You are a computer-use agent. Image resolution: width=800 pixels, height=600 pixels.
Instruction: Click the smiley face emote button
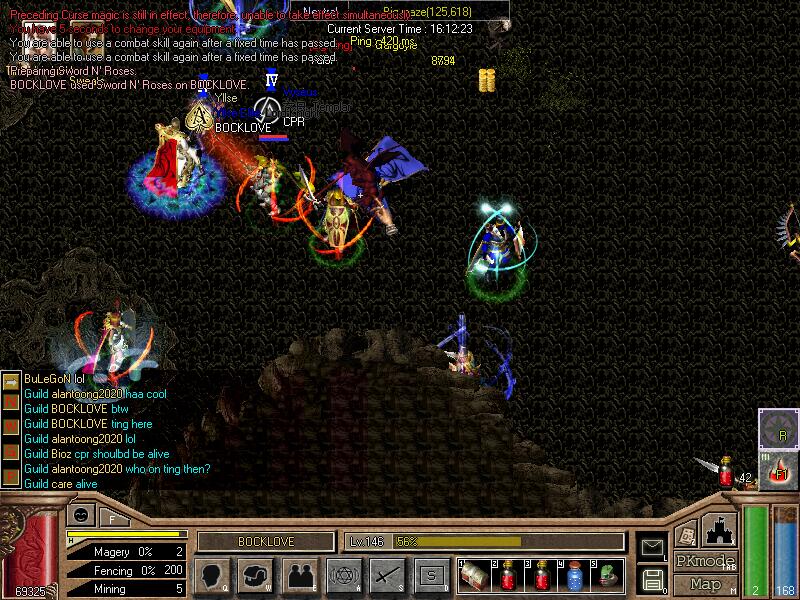tap(80, 514)
